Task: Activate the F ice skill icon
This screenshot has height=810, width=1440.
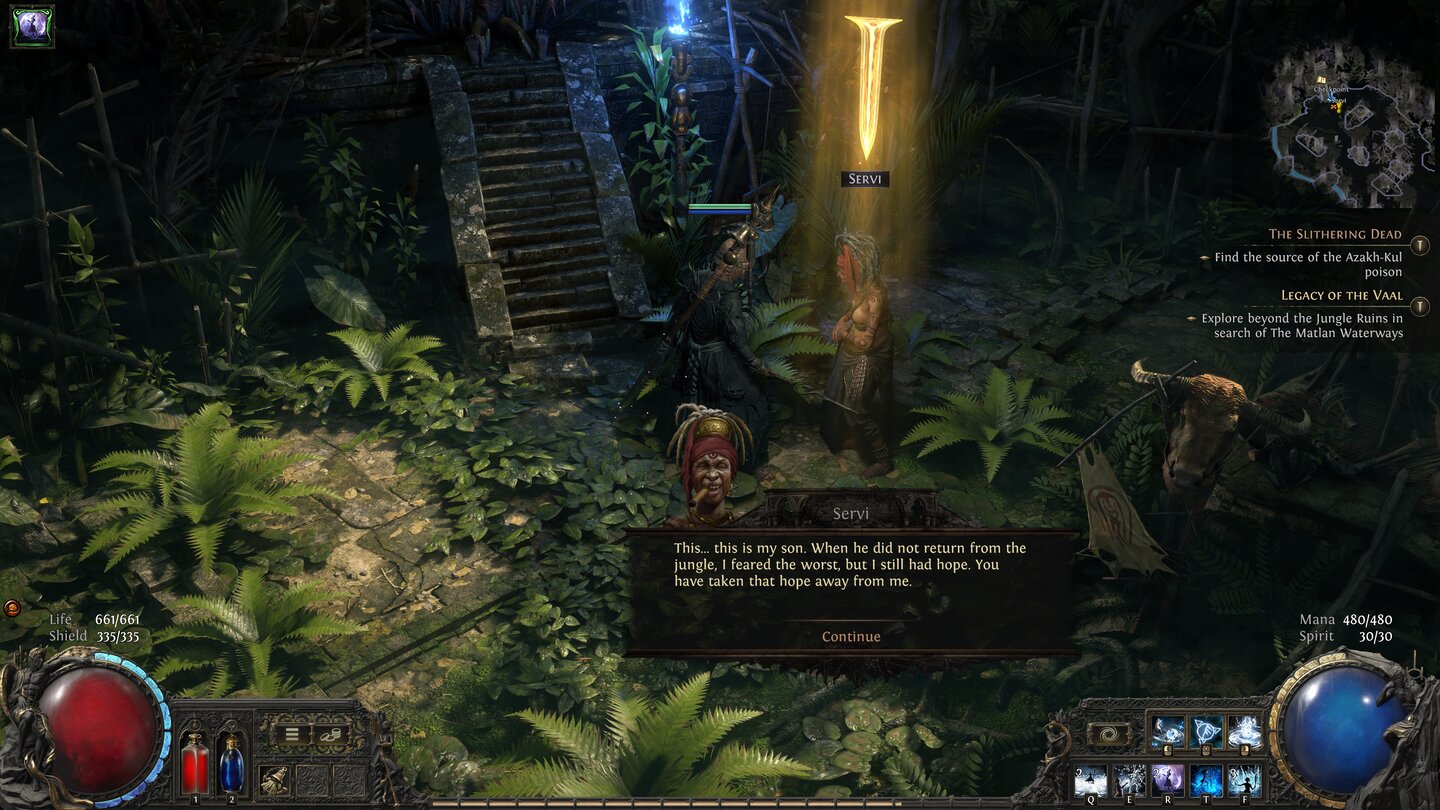Action: click(1244, 778)
